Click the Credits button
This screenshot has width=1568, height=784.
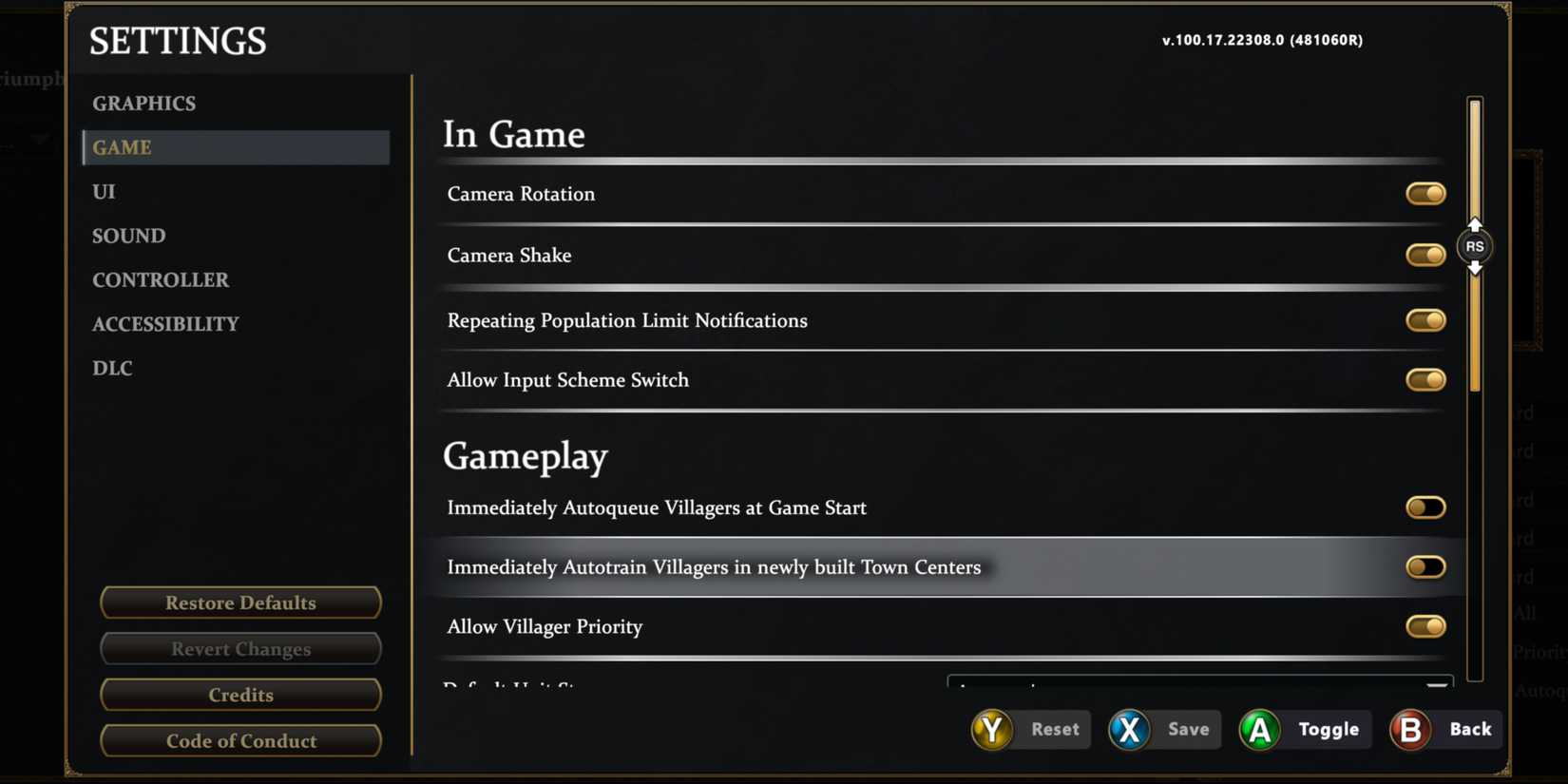(240, 695)
